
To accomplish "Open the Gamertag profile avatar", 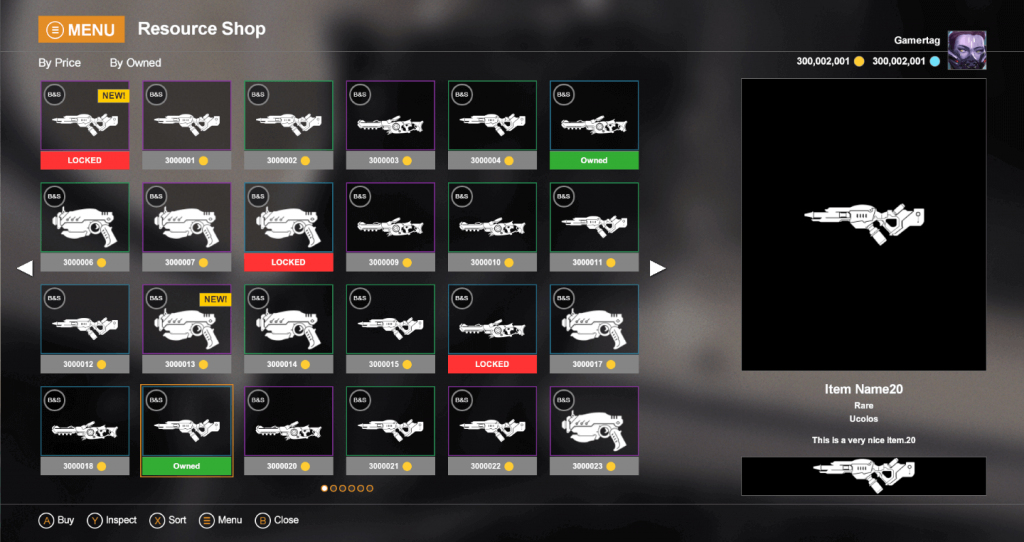I will point(966,50).
